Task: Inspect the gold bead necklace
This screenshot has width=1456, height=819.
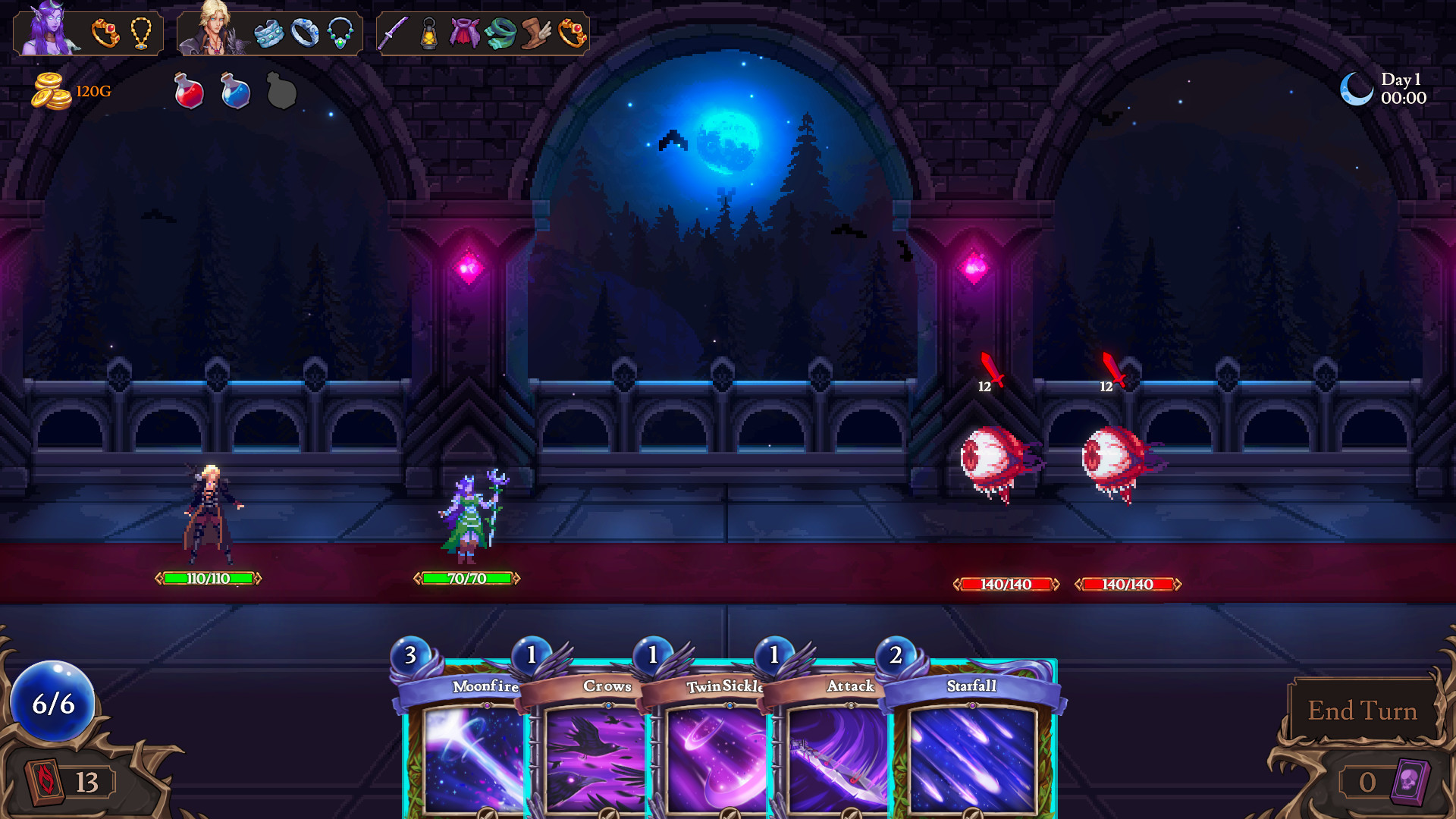Action: pyautogui.click(x=141, y=33)
